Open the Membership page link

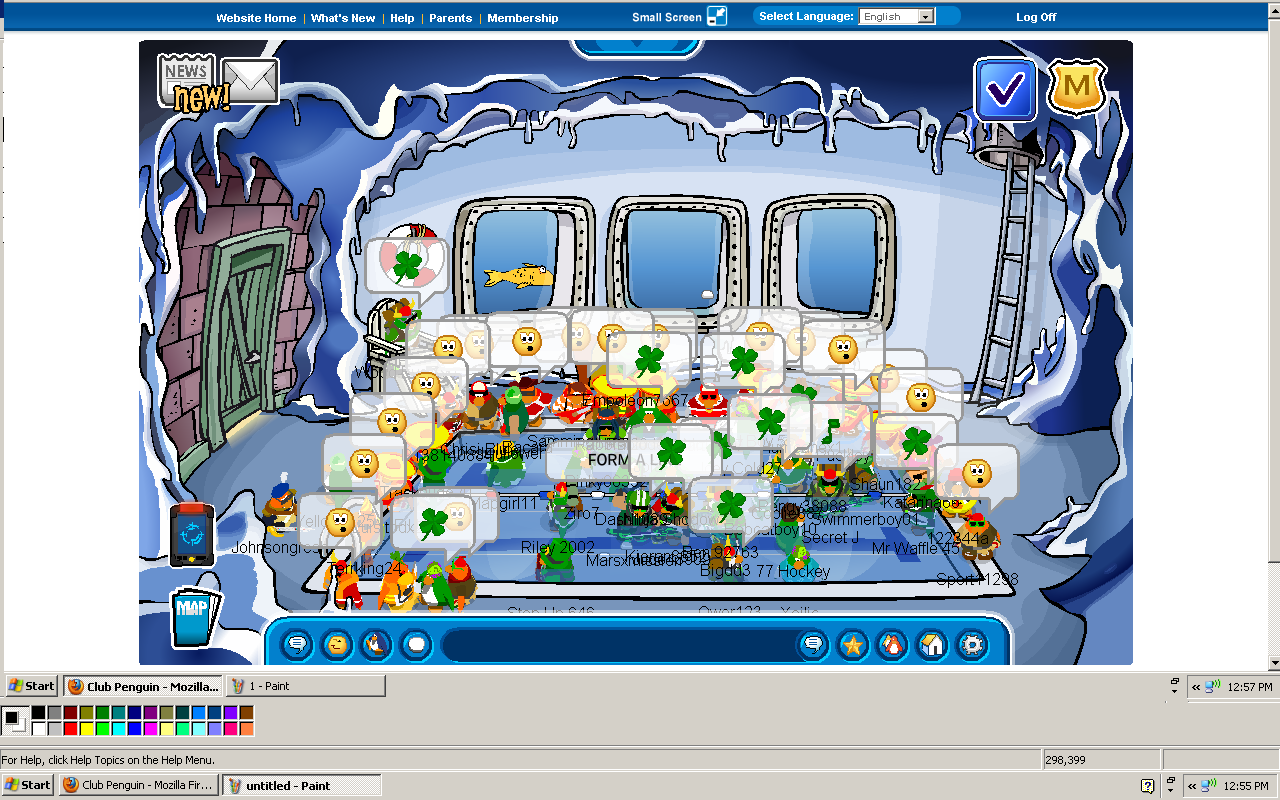pyautogui.click(x=523, y=18)
